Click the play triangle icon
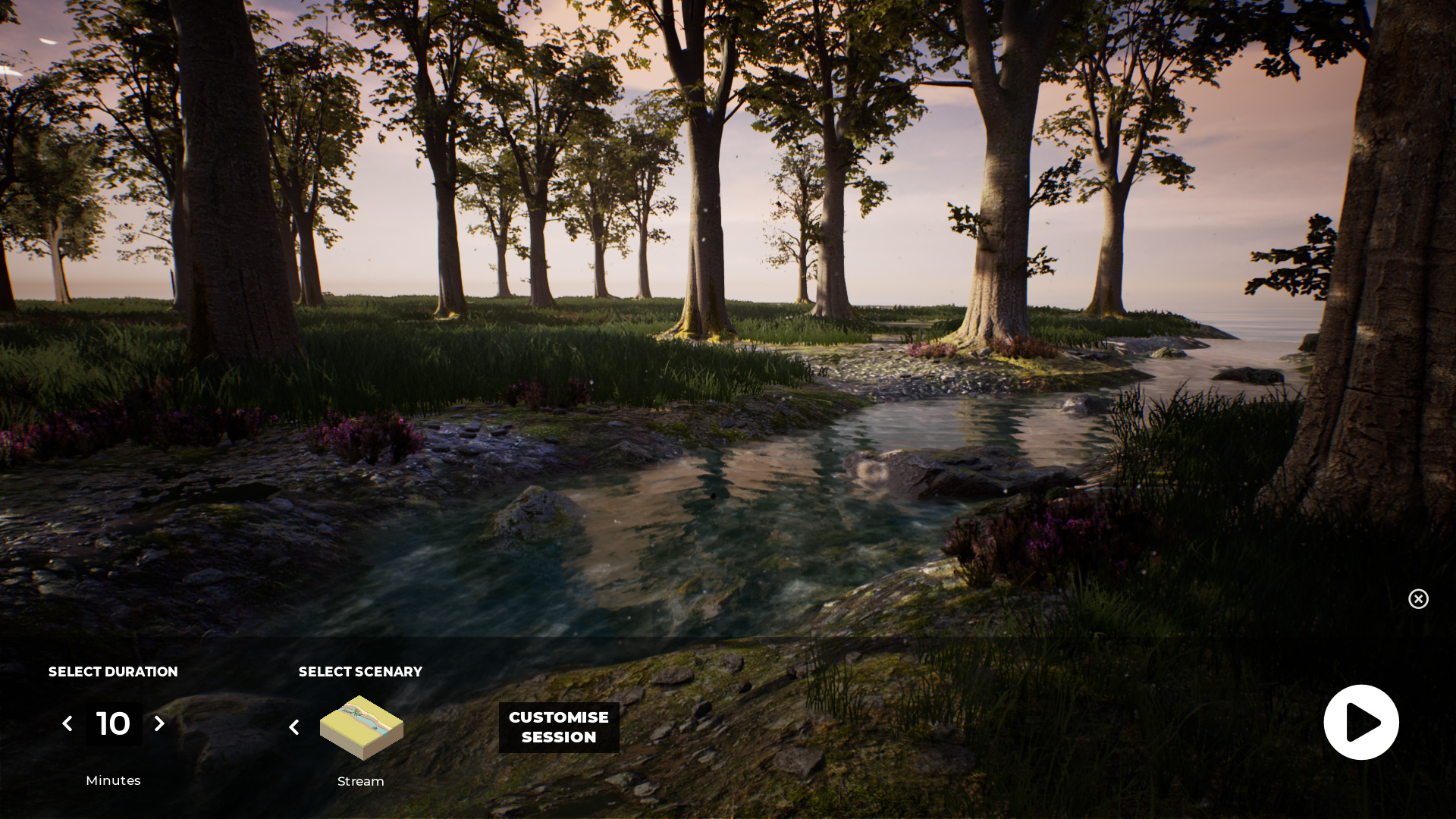Screen dimensions: 1456x819 (x=1361, y=722)
